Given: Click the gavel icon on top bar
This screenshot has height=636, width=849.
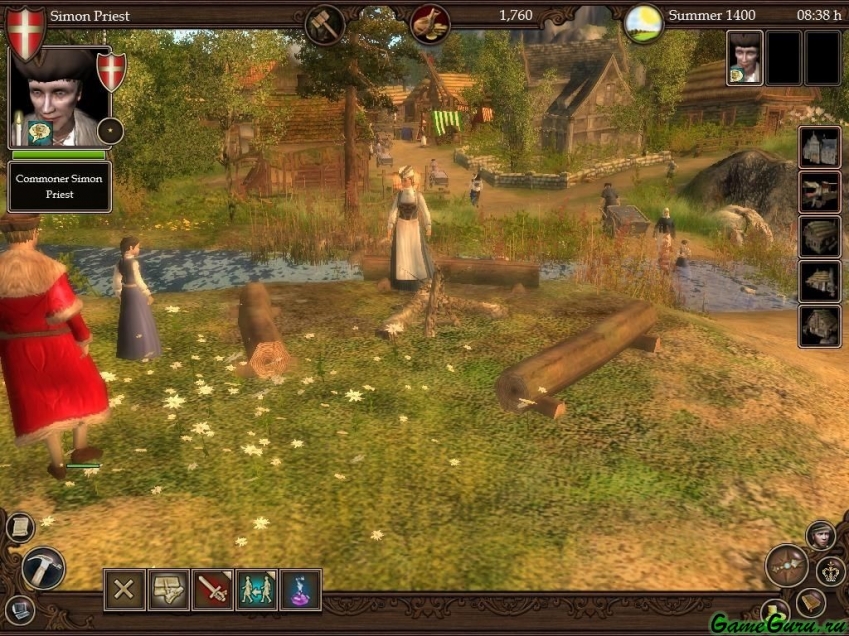Looking at the screenshot, I should [324, 23].
